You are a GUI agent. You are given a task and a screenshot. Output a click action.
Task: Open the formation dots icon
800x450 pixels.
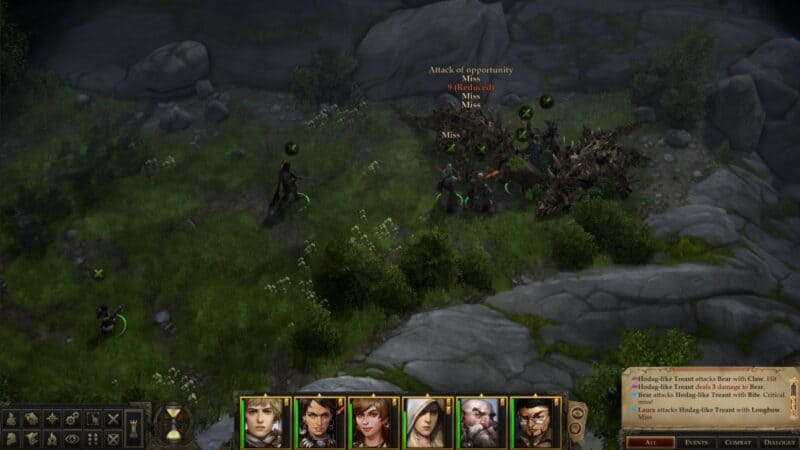(x=93, y=438)
